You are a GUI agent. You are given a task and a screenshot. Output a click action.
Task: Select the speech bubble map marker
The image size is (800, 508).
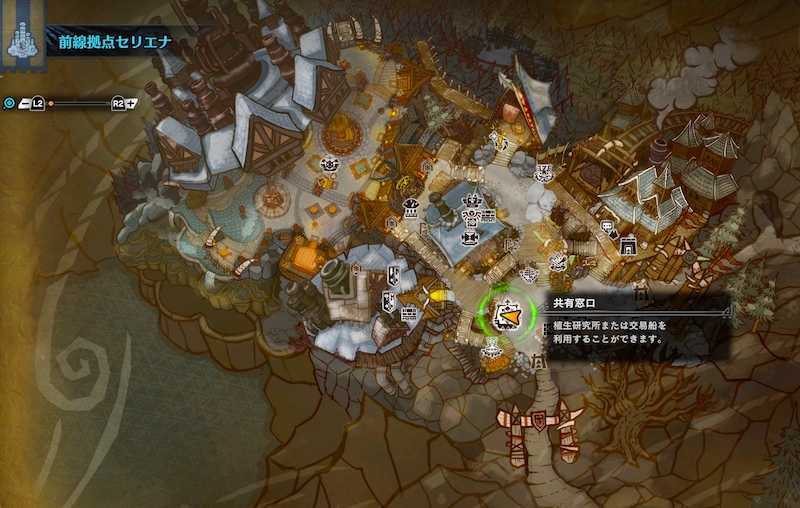coord(608,226)
